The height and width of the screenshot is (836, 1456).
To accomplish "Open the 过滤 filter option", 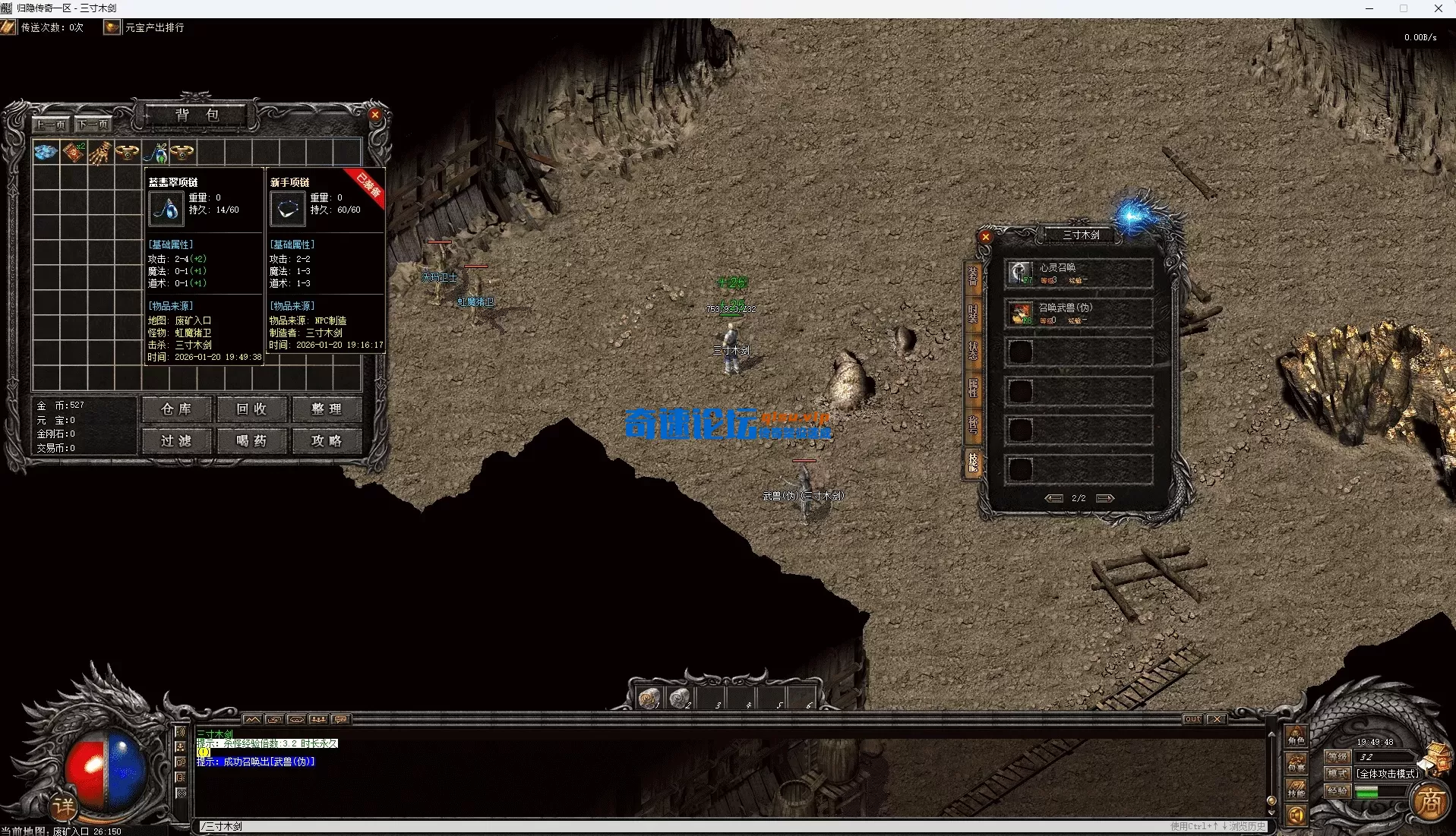I will (x=176, y=441).
